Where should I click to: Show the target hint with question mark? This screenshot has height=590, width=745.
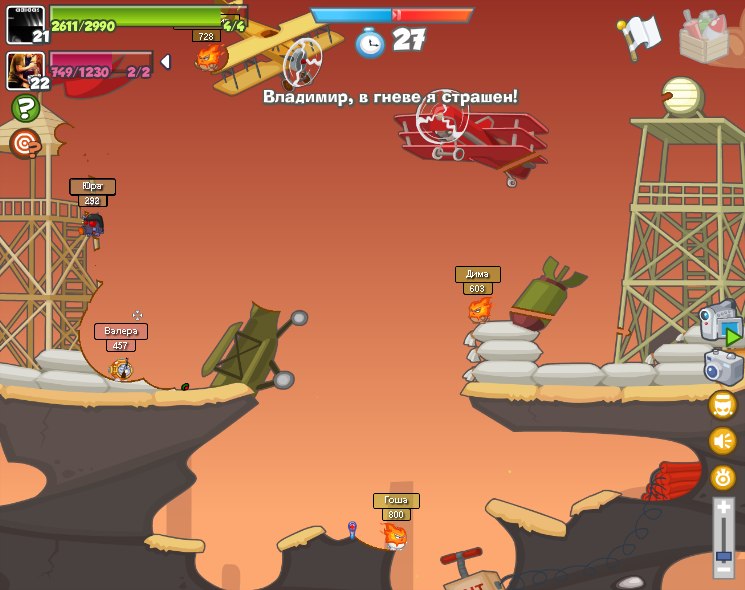click(x=25, y=143)
